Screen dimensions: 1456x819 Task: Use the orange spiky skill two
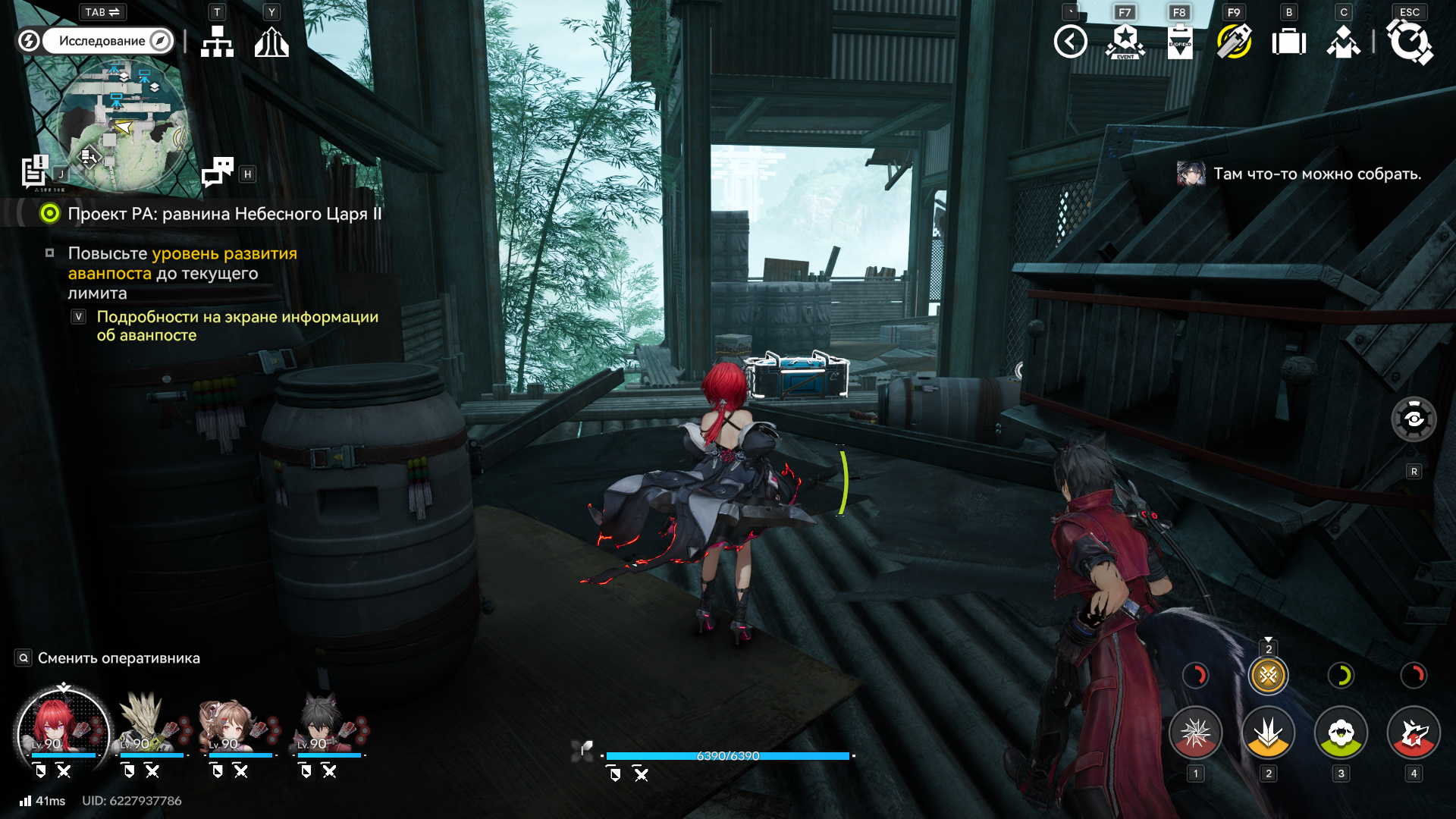[x=1268, y=733]
